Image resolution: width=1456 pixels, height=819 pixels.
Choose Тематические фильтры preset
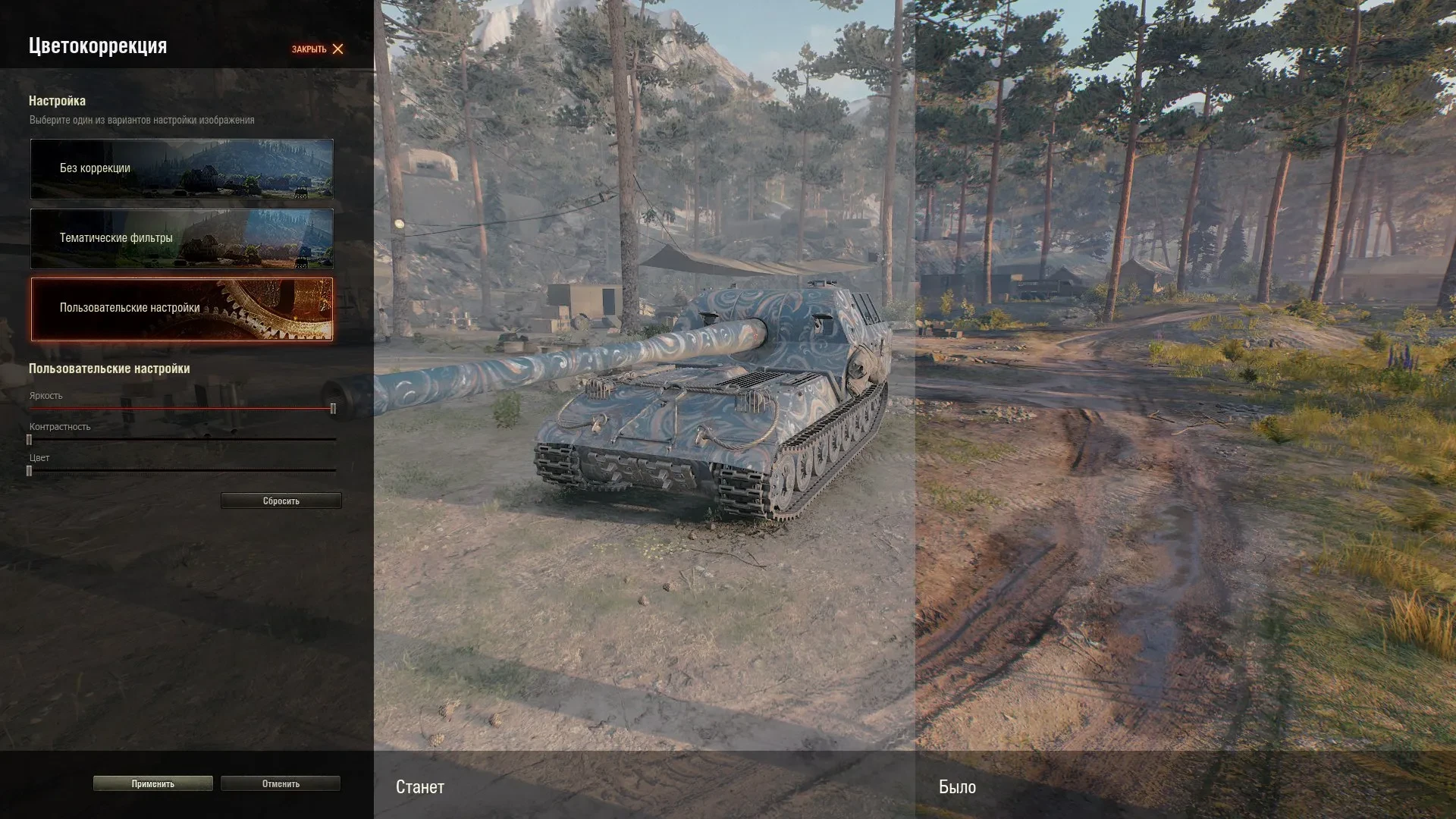[x=182, y=238]
